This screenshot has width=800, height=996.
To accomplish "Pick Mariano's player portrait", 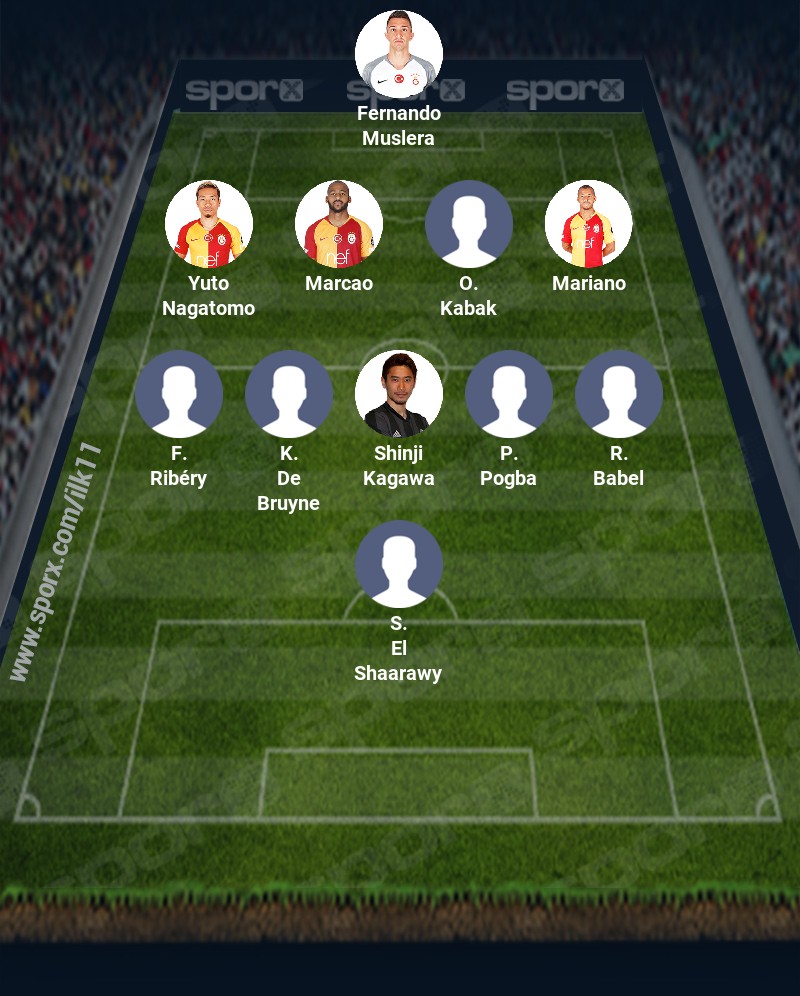I will pyautogui.click(x=588, y=224).
